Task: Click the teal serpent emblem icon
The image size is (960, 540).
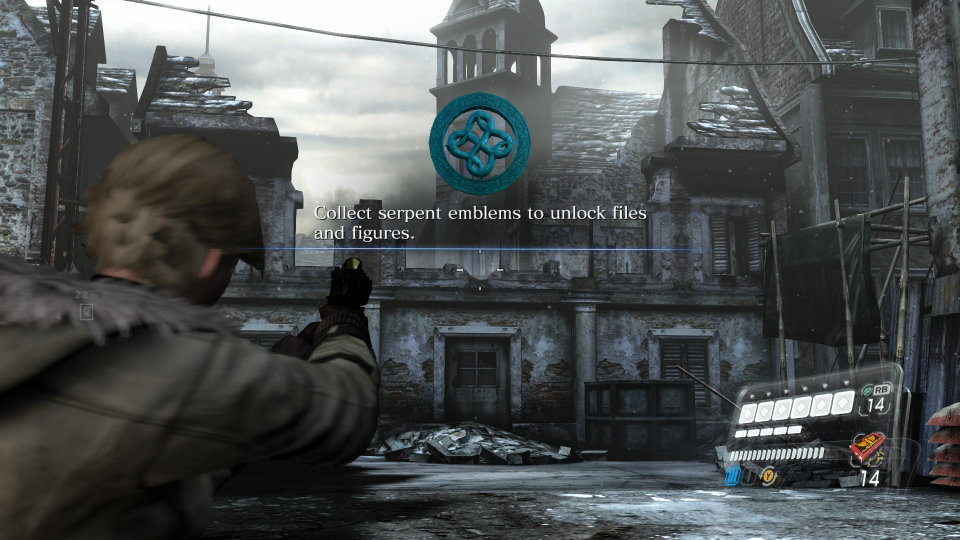Action: 479,144
